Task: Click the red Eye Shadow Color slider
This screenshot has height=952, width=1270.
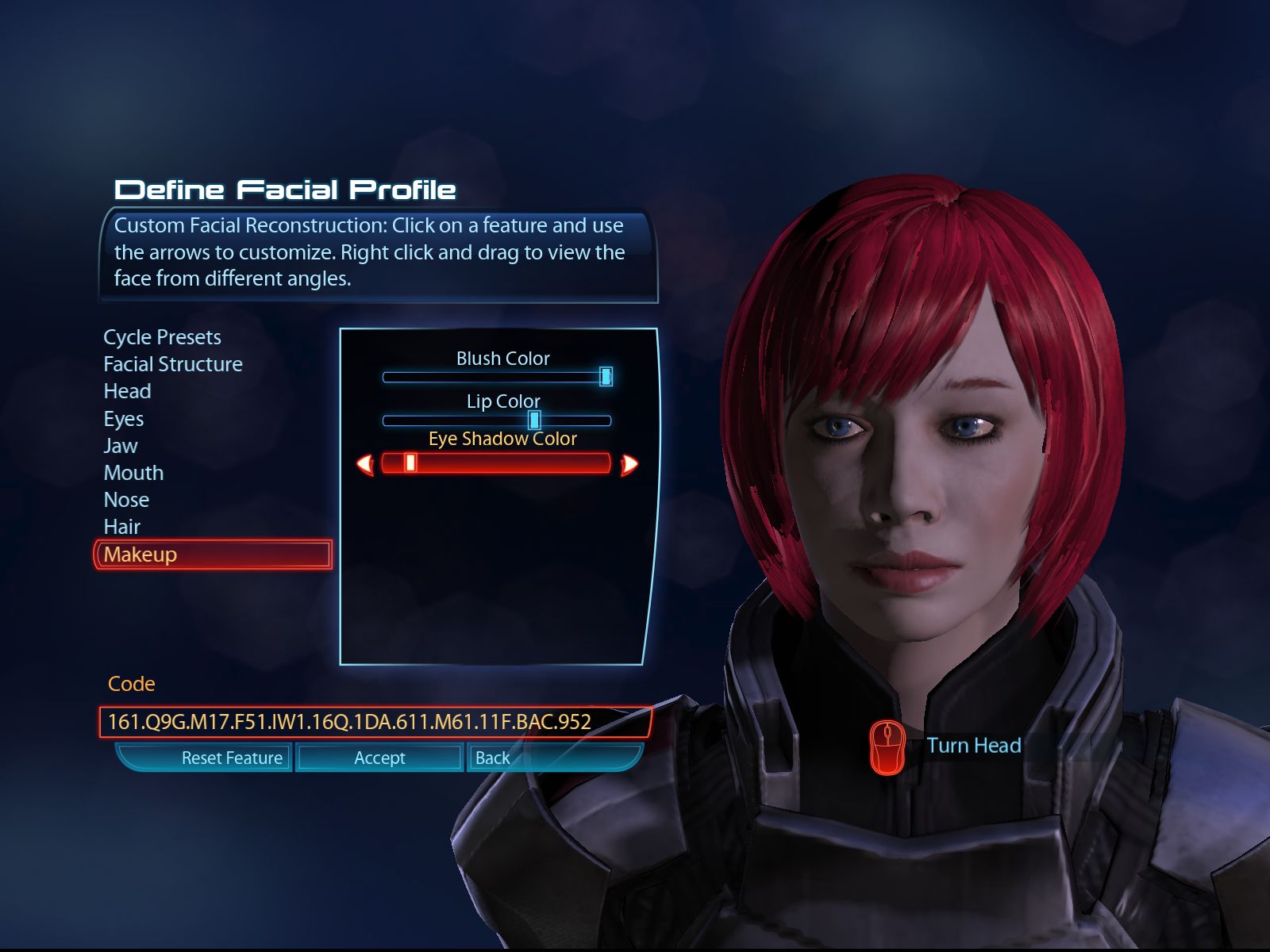Action: [496, 463]
